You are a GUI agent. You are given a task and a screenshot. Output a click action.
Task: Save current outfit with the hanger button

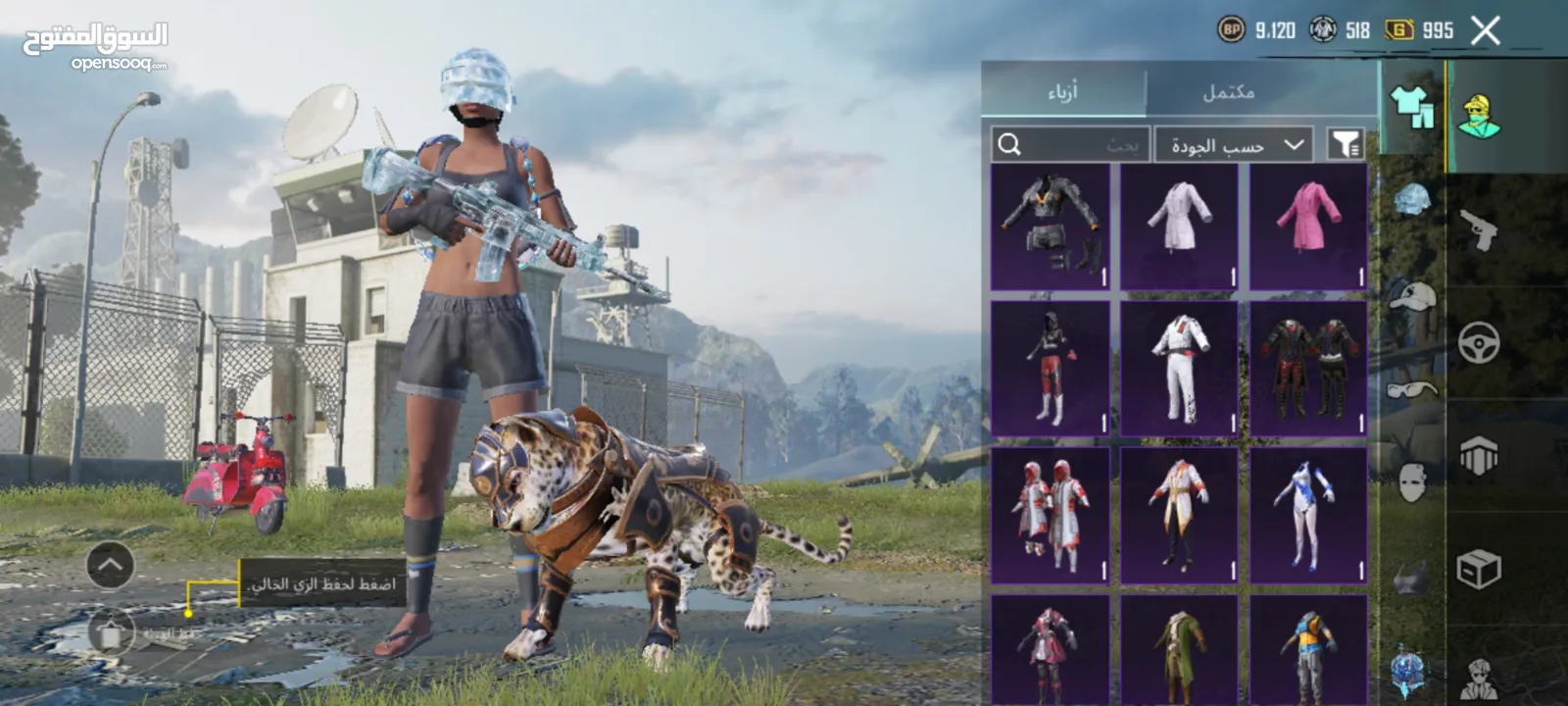(111, 633)
